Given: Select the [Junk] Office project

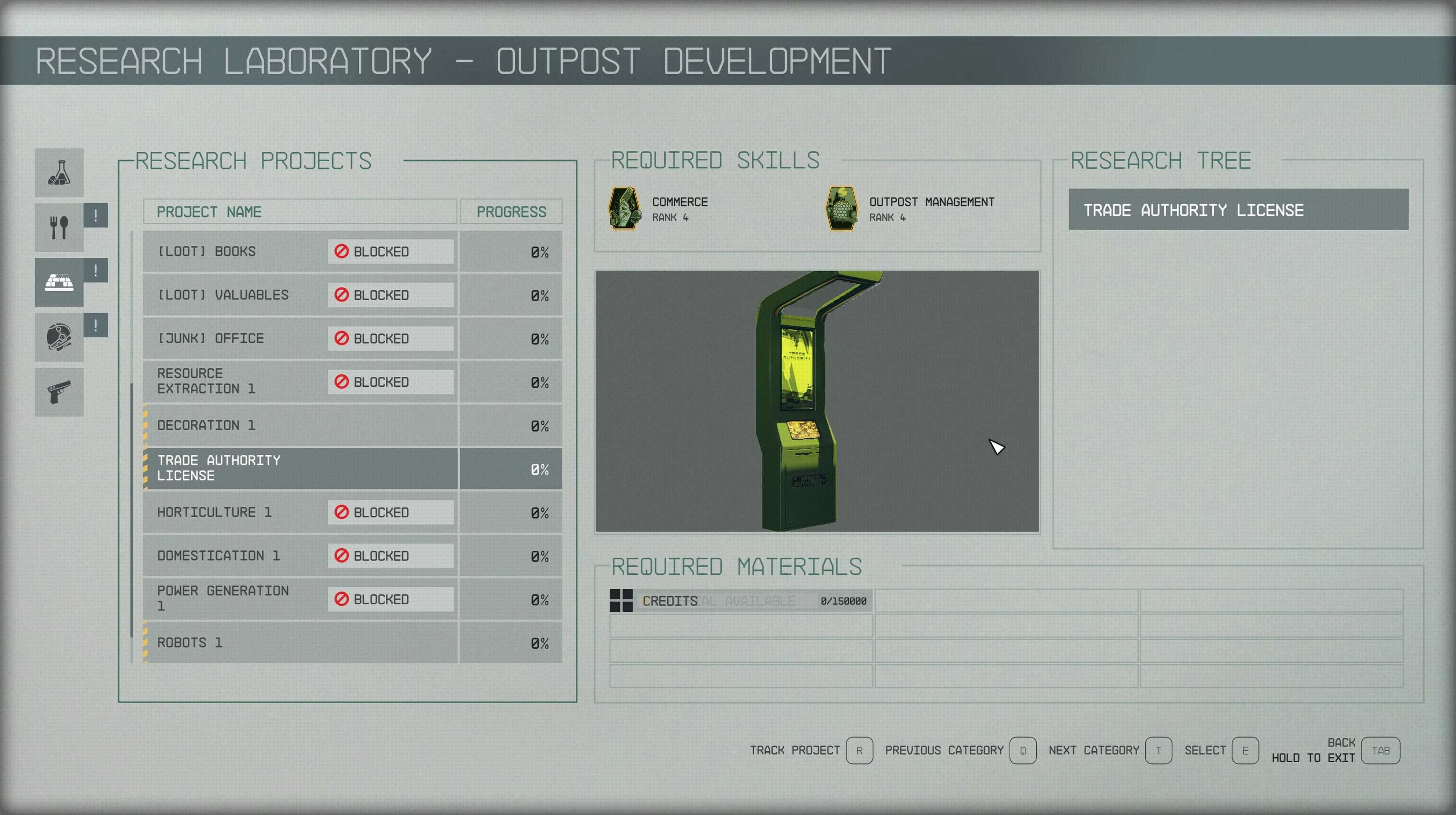Looking at the screenshot, I should [300, 339].
